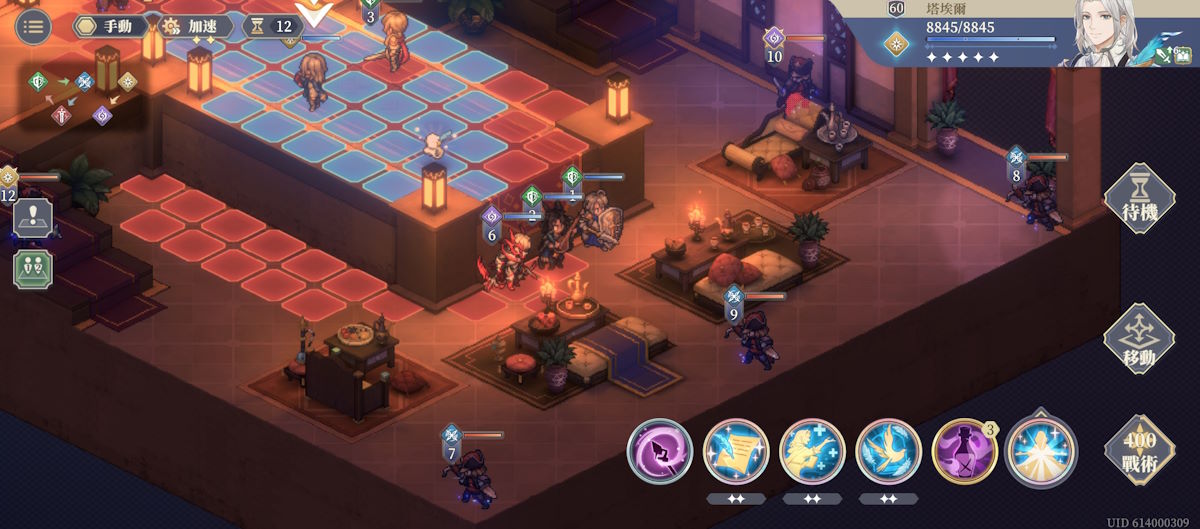This screenshot has width=1200, height=529.
Task: Cast the golden healer figure skill
Action: coord(812,452)
